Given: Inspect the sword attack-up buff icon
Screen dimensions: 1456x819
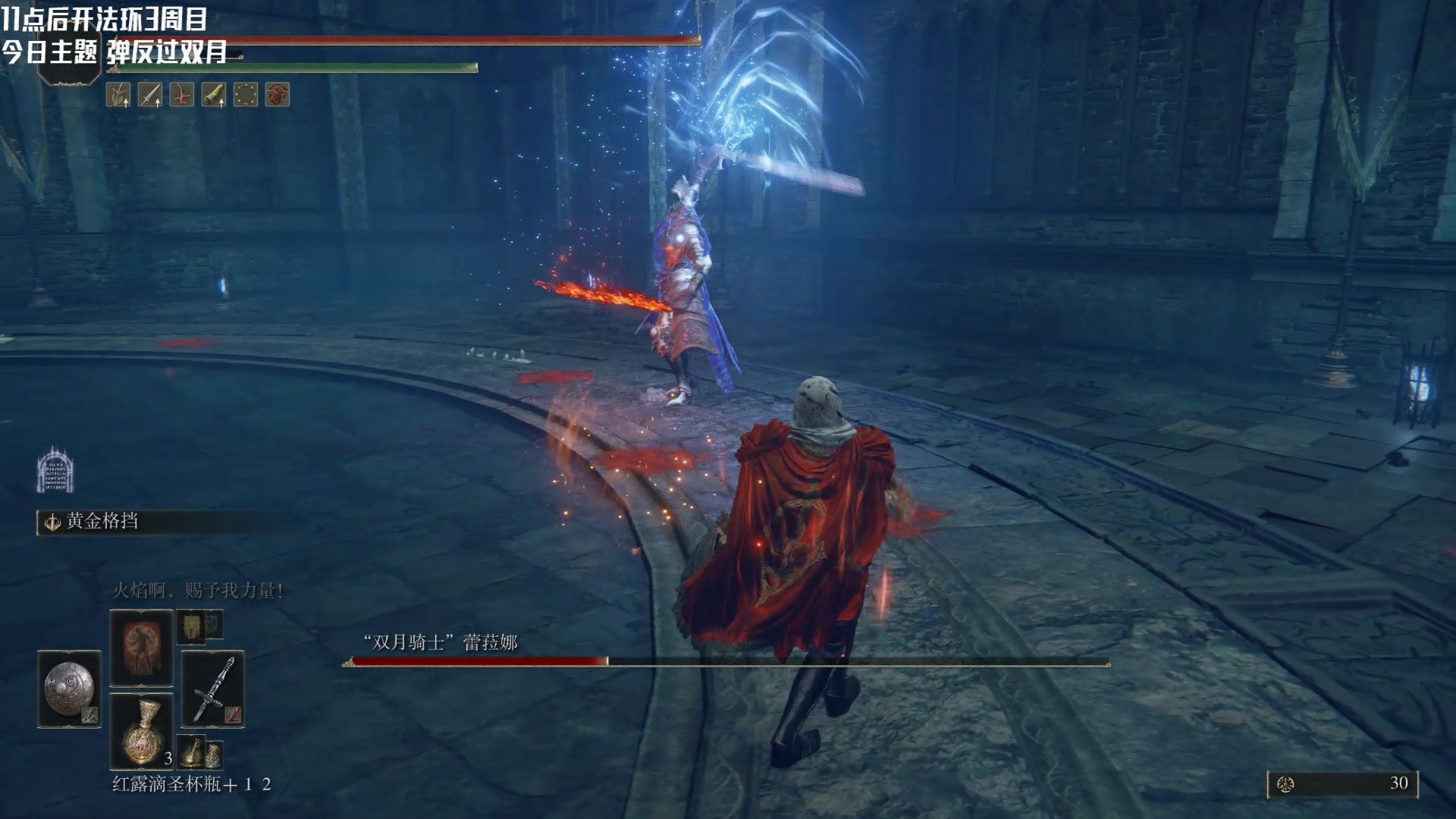Looking at the screenshot, I should click(150, 95).
